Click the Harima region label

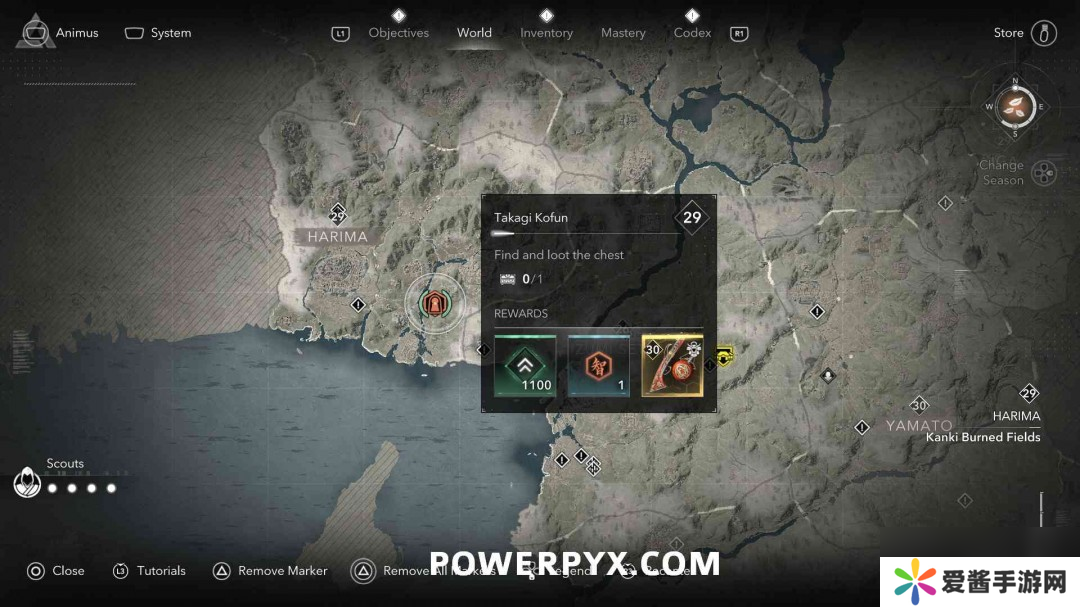point(337,237)
